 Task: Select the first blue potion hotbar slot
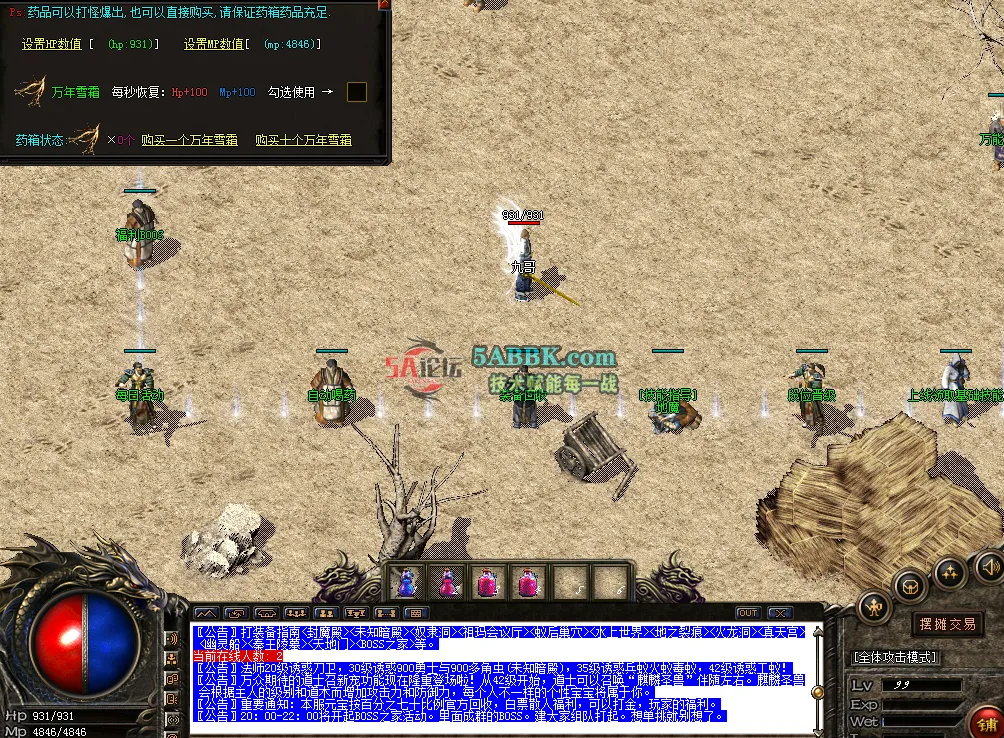pos(407,581)
